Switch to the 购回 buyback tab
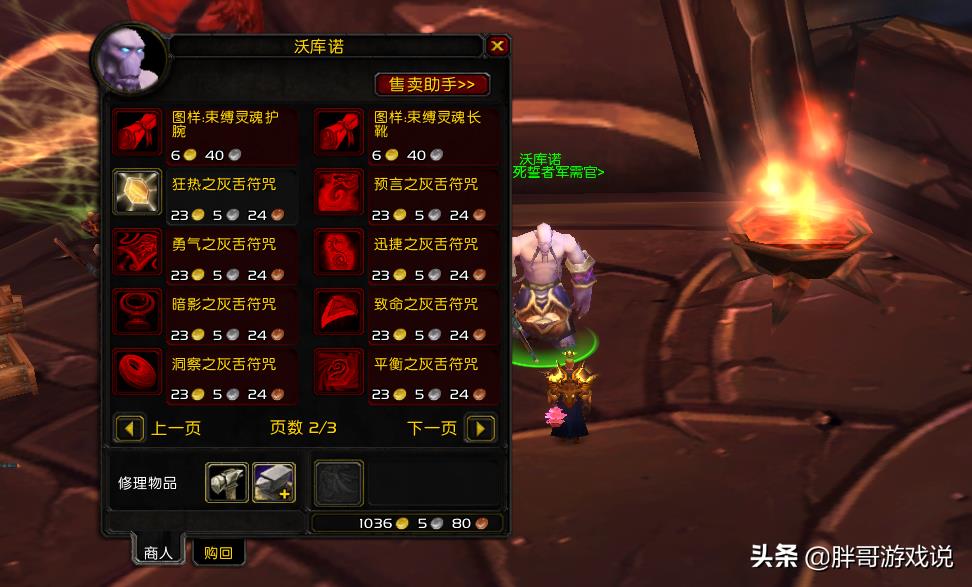 click(218, 552)
